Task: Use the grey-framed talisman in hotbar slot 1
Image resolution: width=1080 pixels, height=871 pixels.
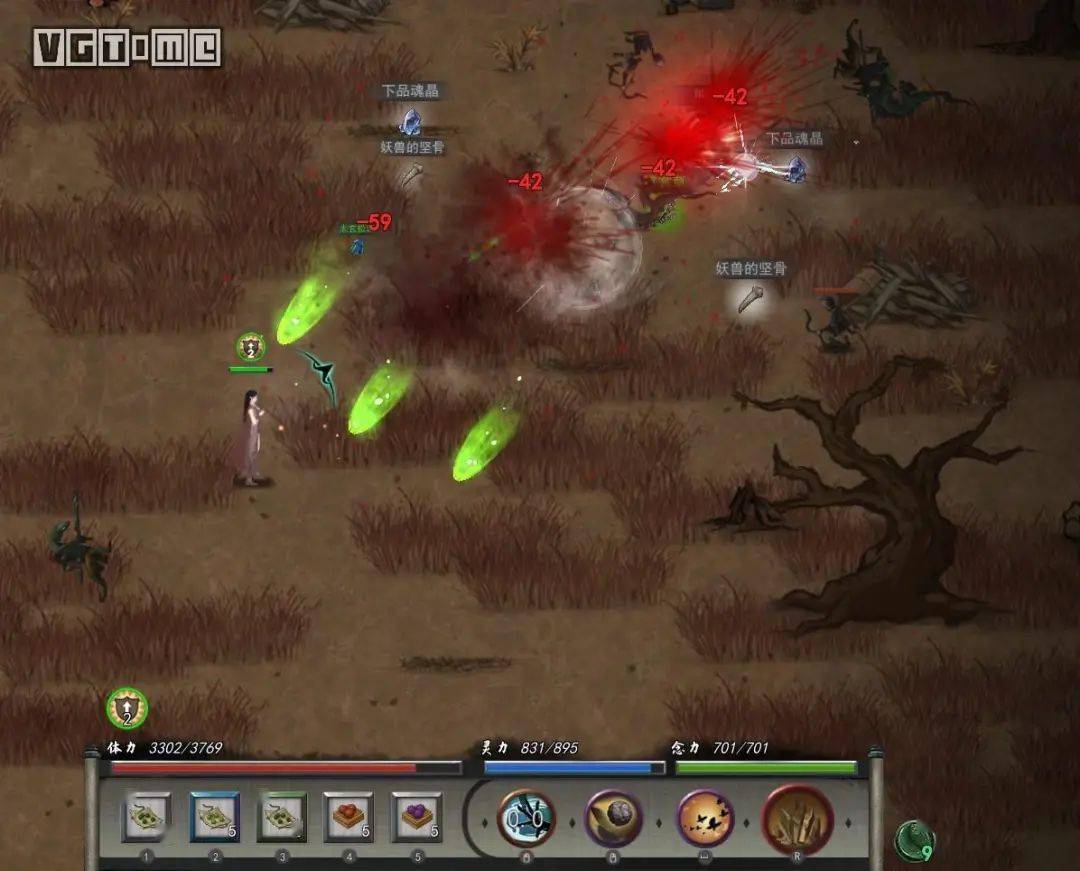Action: click(147, 817)
